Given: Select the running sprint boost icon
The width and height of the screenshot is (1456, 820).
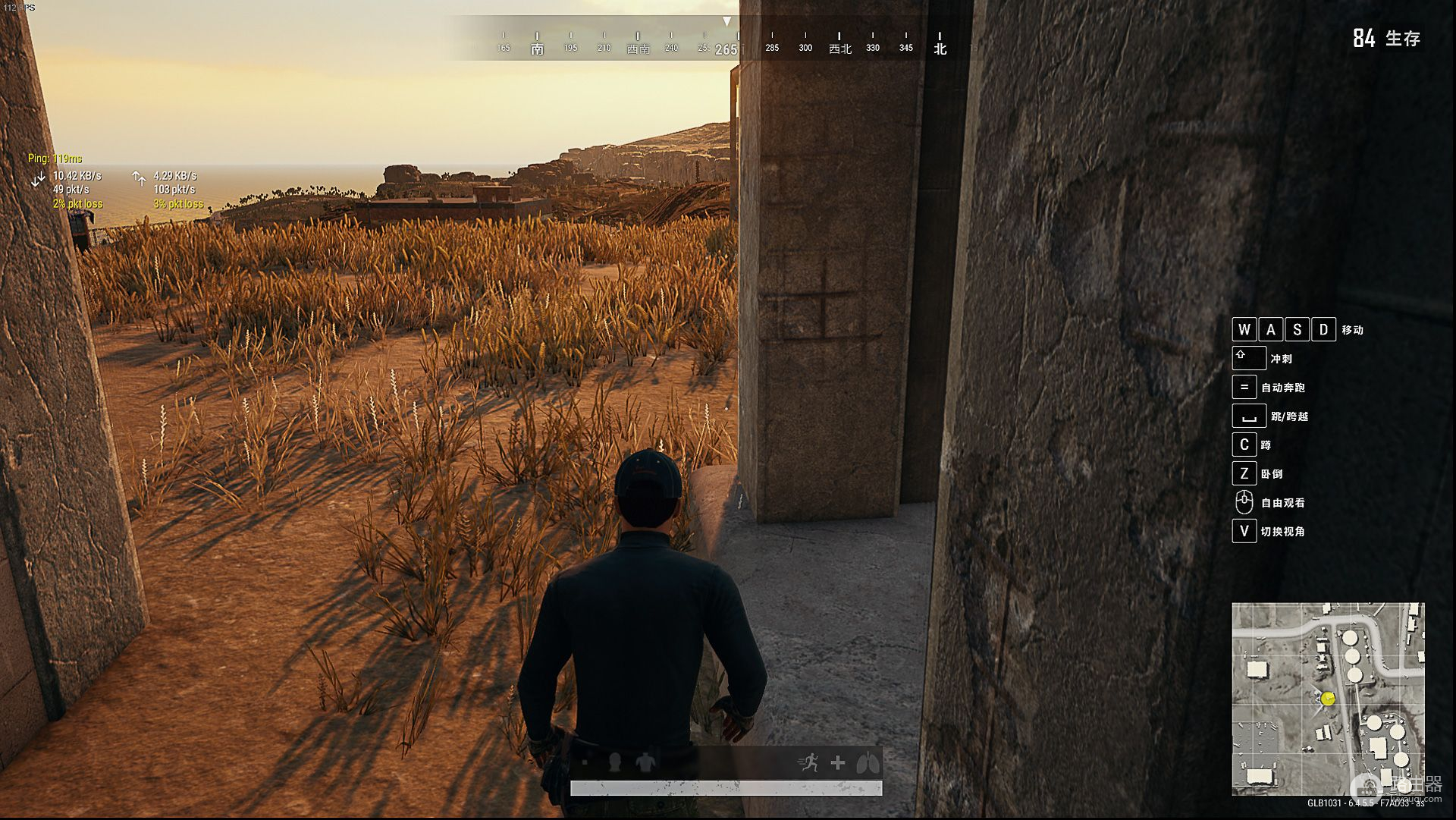Looking at the screenshot, I should pos(809,762).
